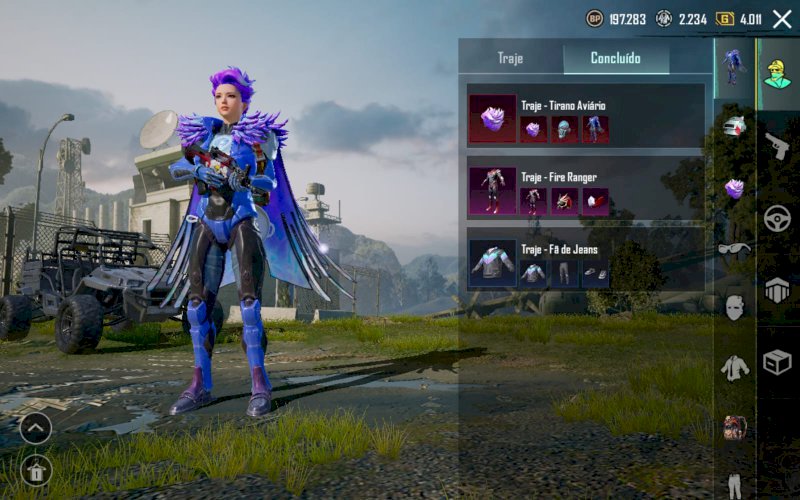This screenshot has height=500, width=800.
Task: Expand the up-arrow circle button
Action: point(35,428)
